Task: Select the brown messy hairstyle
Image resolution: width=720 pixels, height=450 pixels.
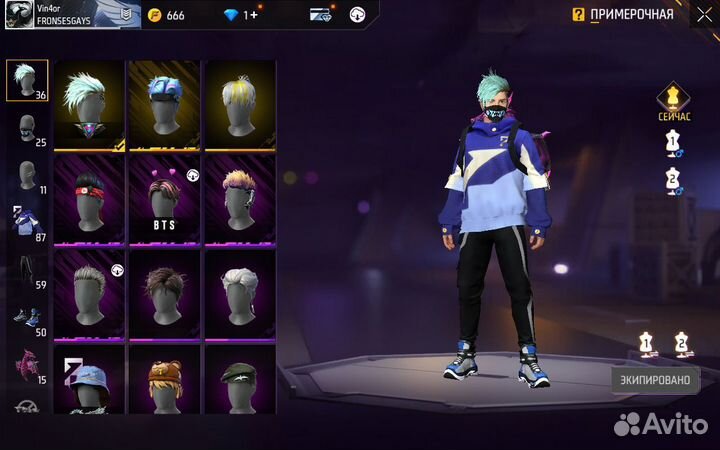Action: (165, 295)
